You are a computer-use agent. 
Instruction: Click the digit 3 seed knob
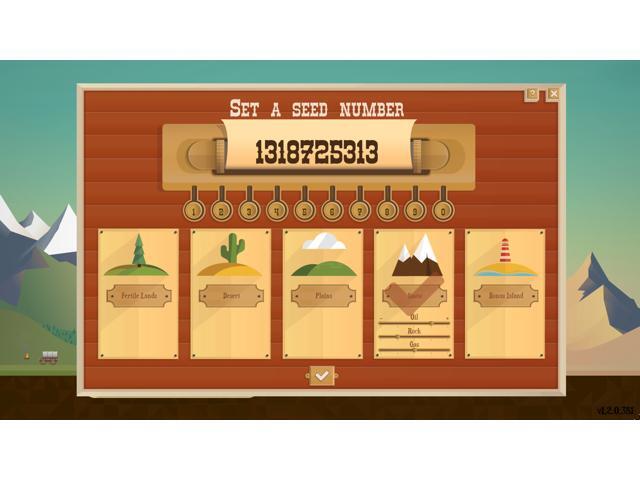pyautogui.click(x=249, y=211)
